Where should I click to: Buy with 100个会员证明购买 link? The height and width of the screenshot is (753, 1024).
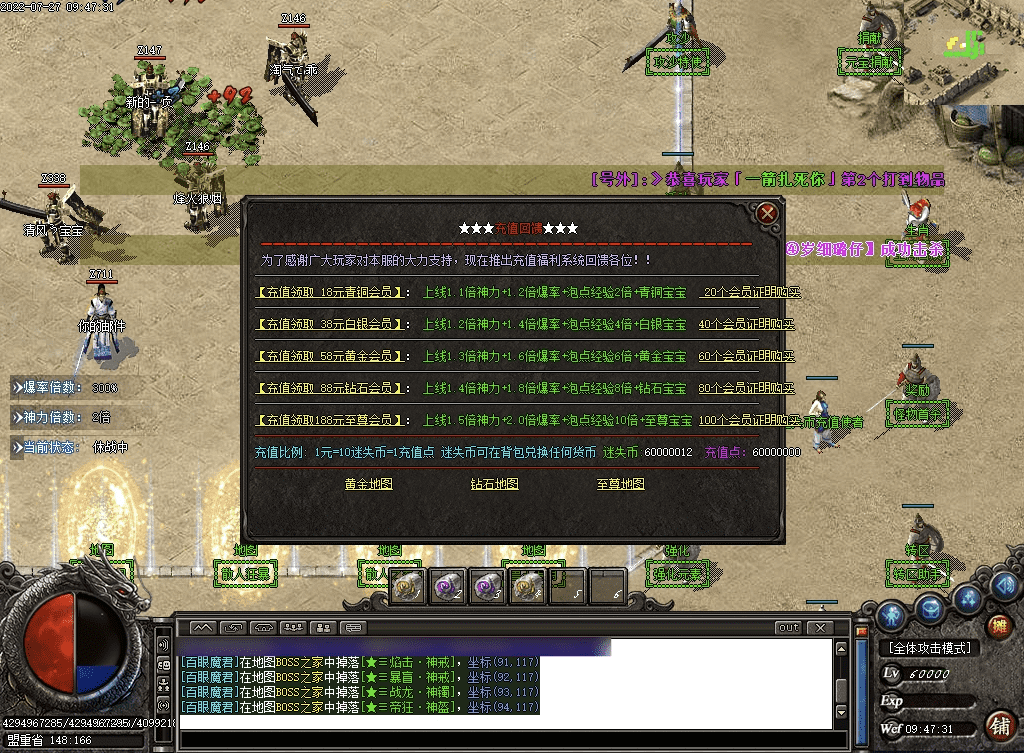(x=748, y=420)
